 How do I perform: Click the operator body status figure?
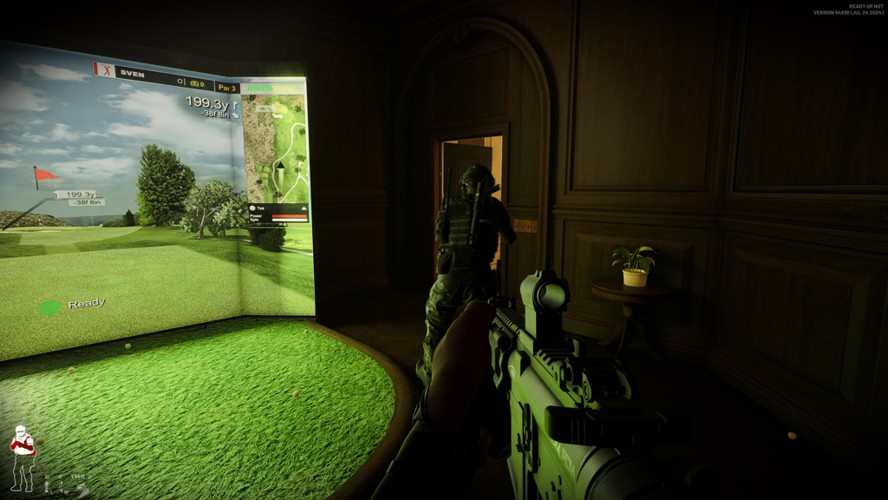point(22,458)
